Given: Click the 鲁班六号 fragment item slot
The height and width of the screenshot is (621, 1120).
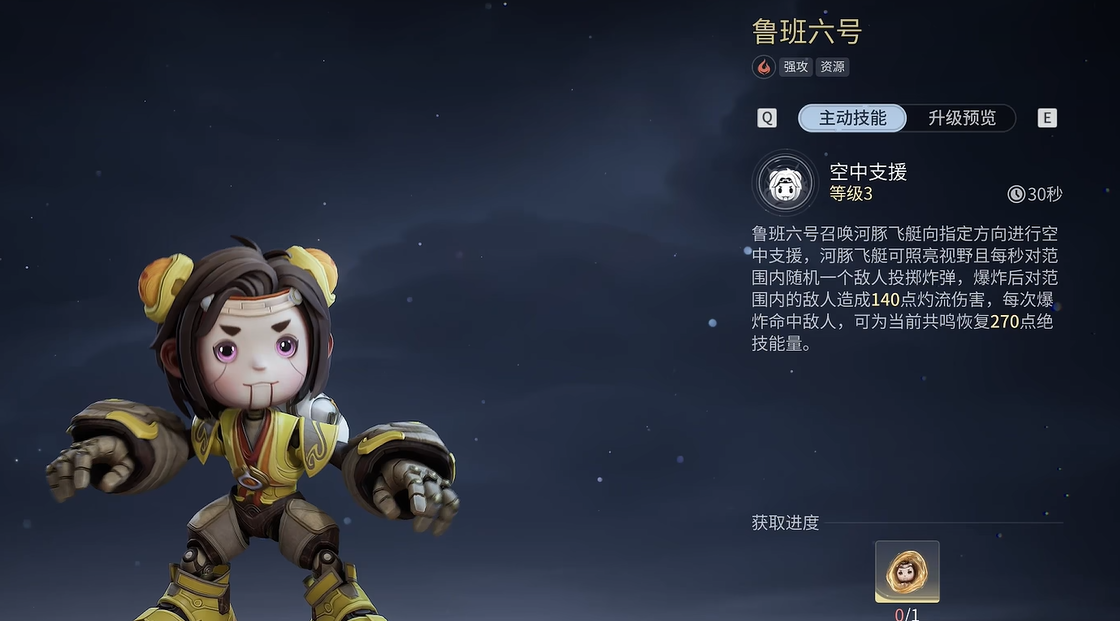Looking at the screenshot, I should point(907,572).
